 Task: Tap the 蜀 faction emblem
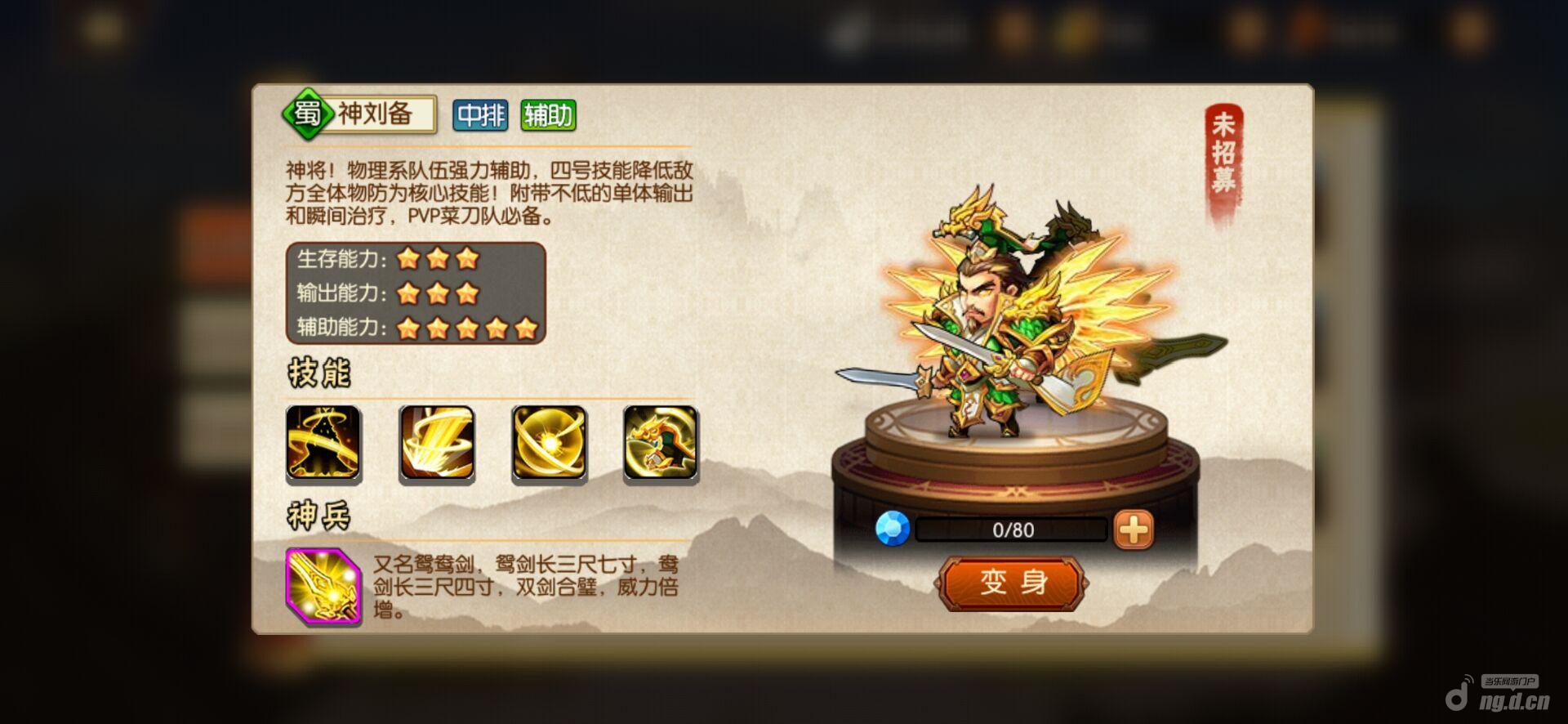click(x=306, y=113)
